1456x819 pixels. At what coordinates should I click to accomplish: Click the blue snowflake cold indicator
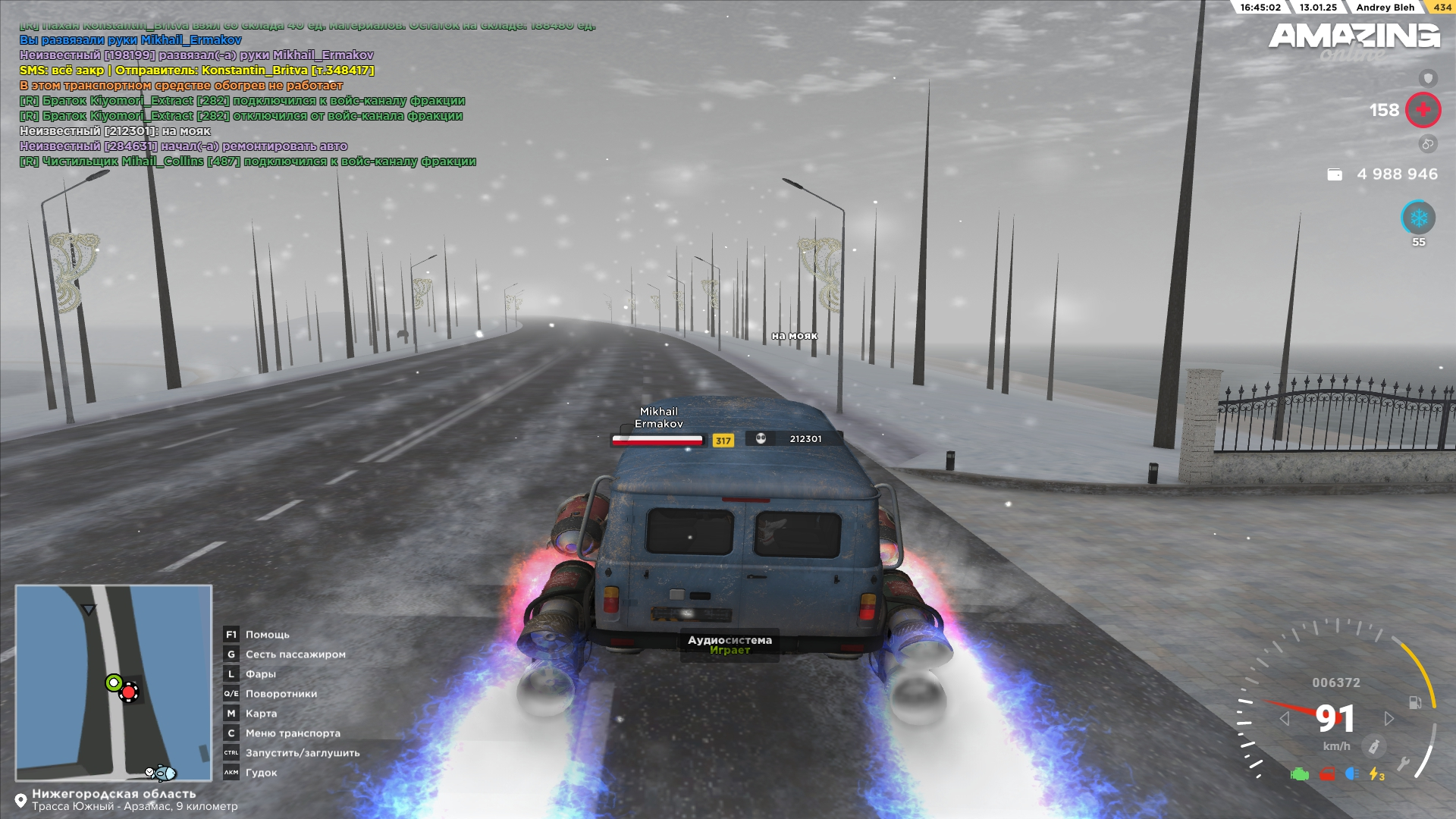1418,218
